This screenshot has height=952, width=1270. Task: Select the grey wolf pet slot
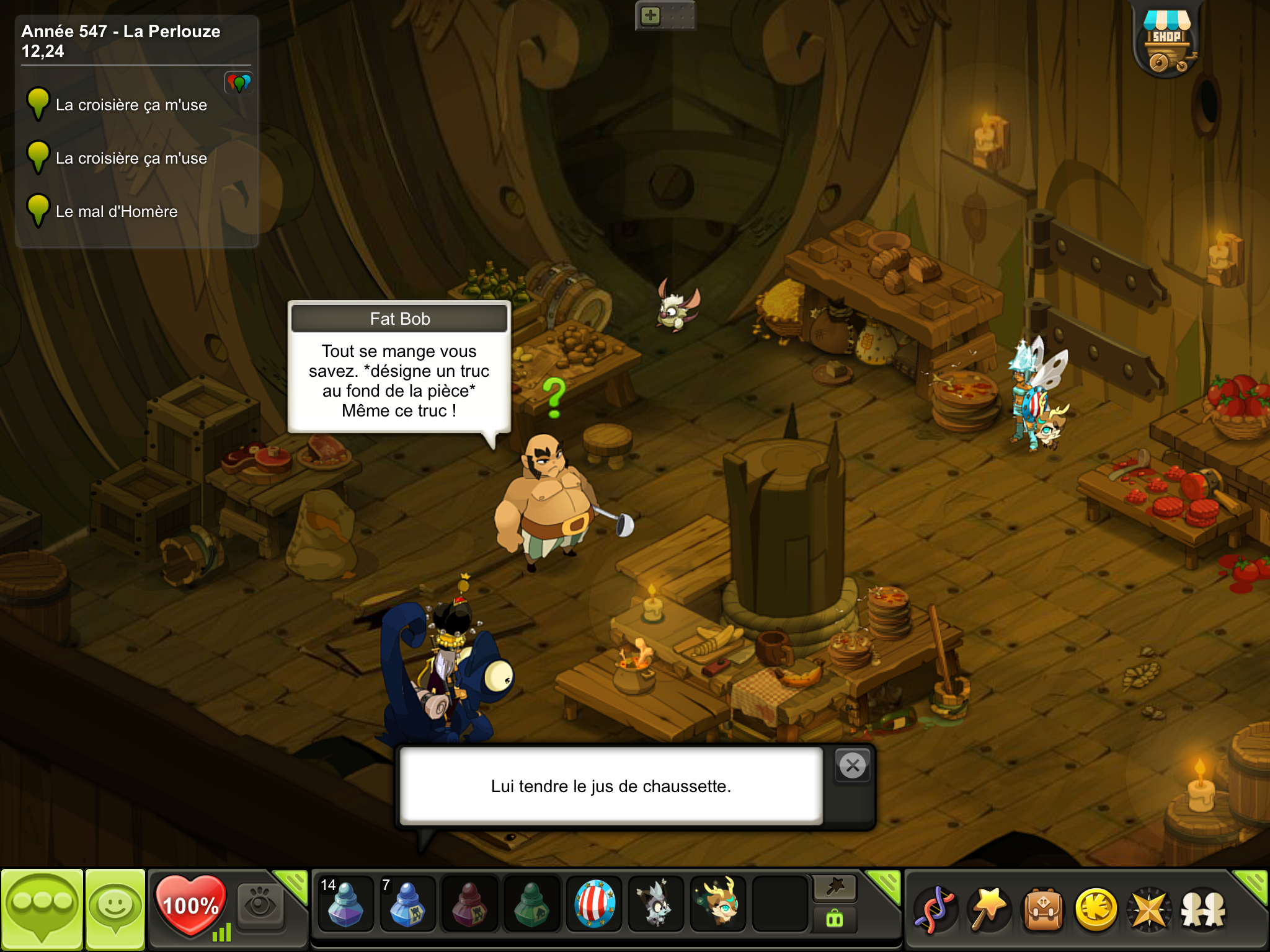coord(656,904)
